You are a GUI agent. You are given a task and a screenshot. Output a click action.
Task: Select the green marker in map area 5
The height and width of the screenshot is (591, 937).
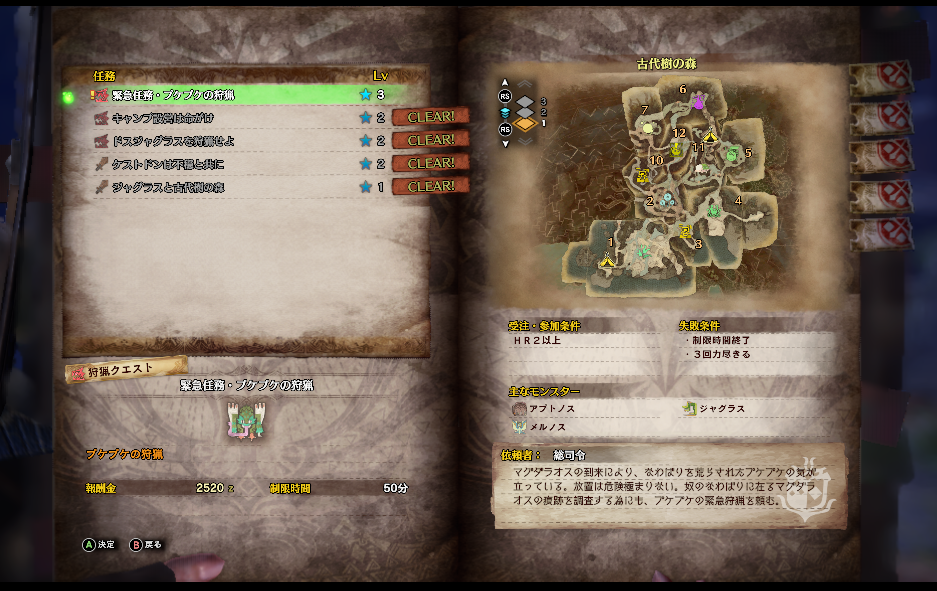tap(733, 154)
